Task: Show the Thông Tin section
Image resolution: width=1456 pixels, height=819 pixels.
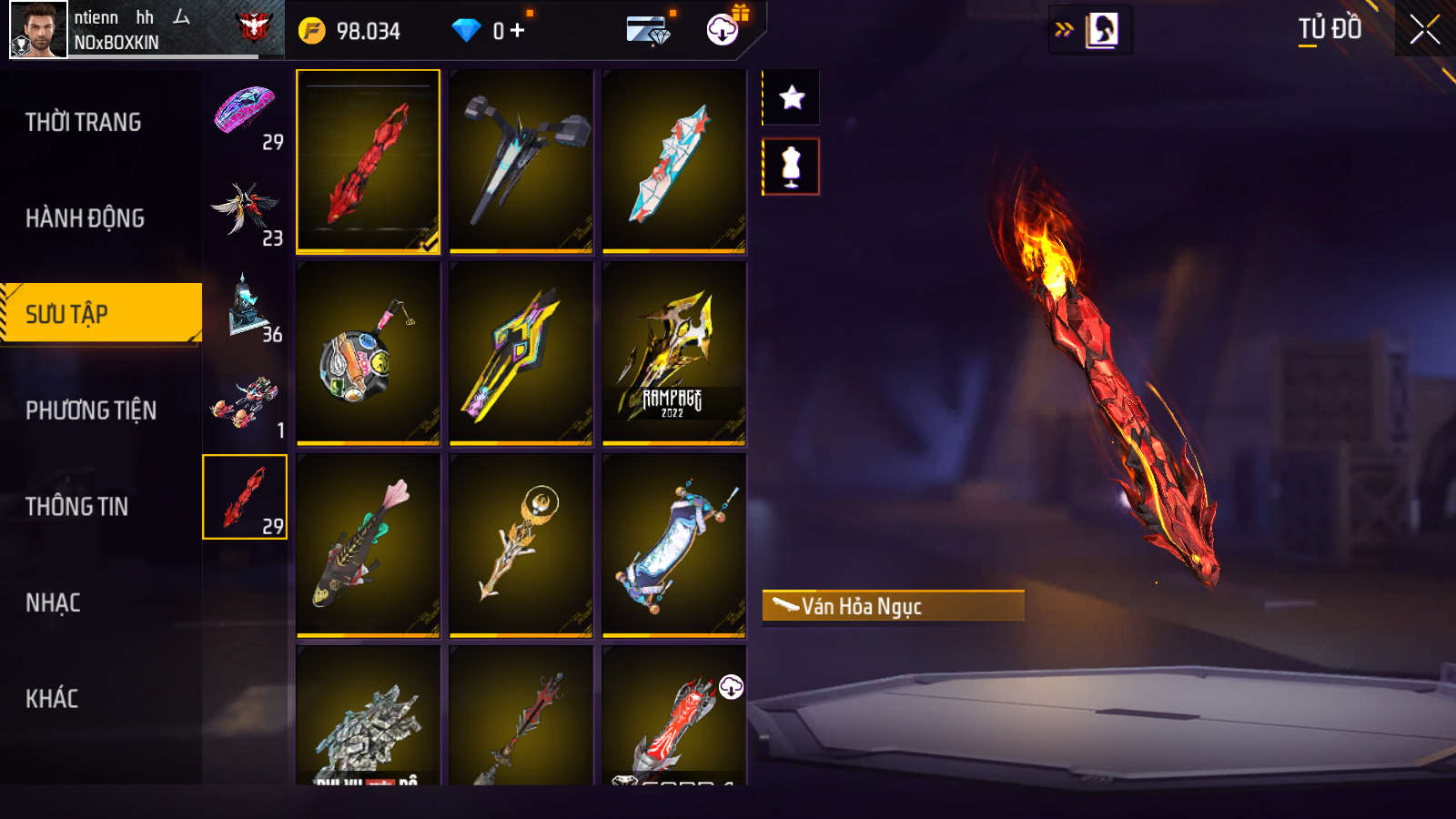Action: click(x=77, y=507)
